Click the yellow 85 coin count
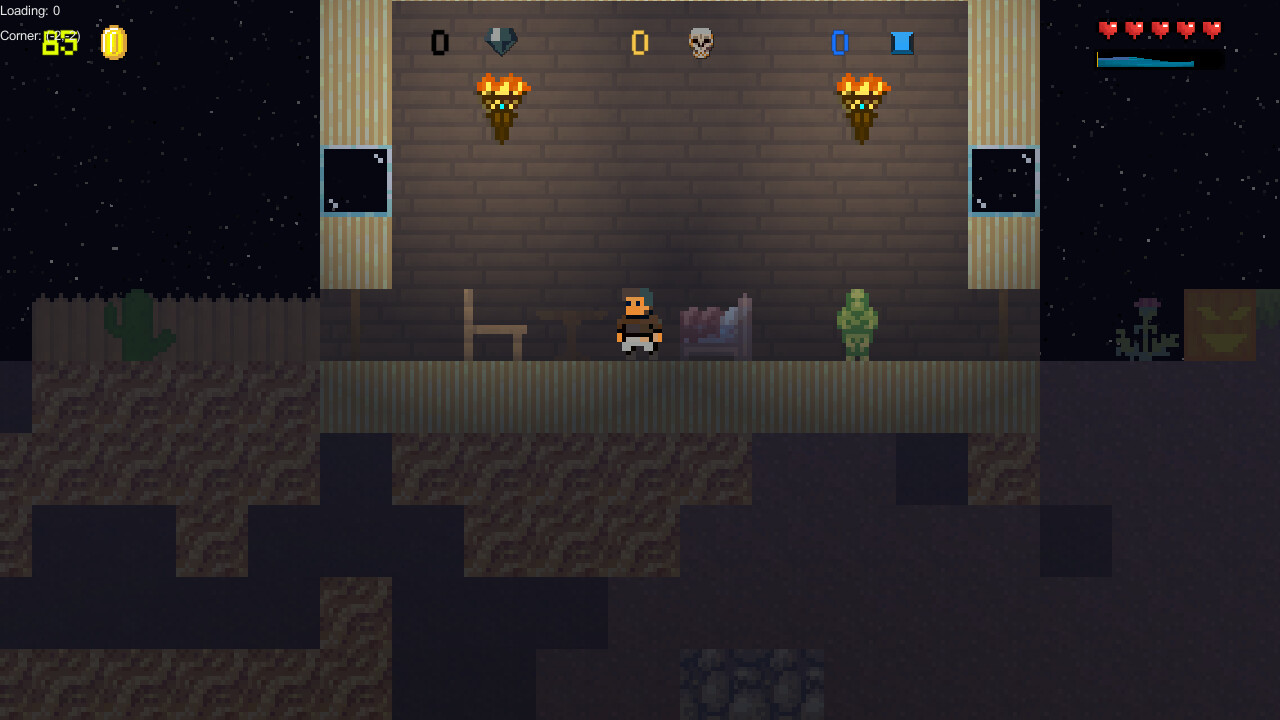This screenshot has width=1280, height=720. [57, 44]
